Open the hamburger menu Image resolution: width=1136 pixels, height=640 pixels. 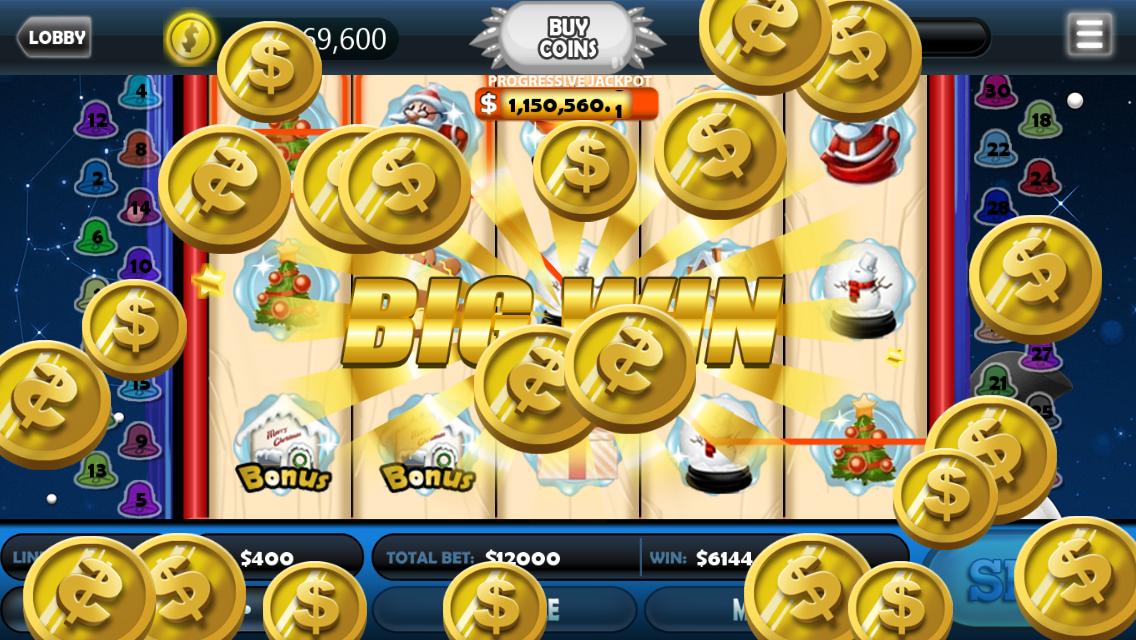pyautogui.click(x=1089, y=35)
